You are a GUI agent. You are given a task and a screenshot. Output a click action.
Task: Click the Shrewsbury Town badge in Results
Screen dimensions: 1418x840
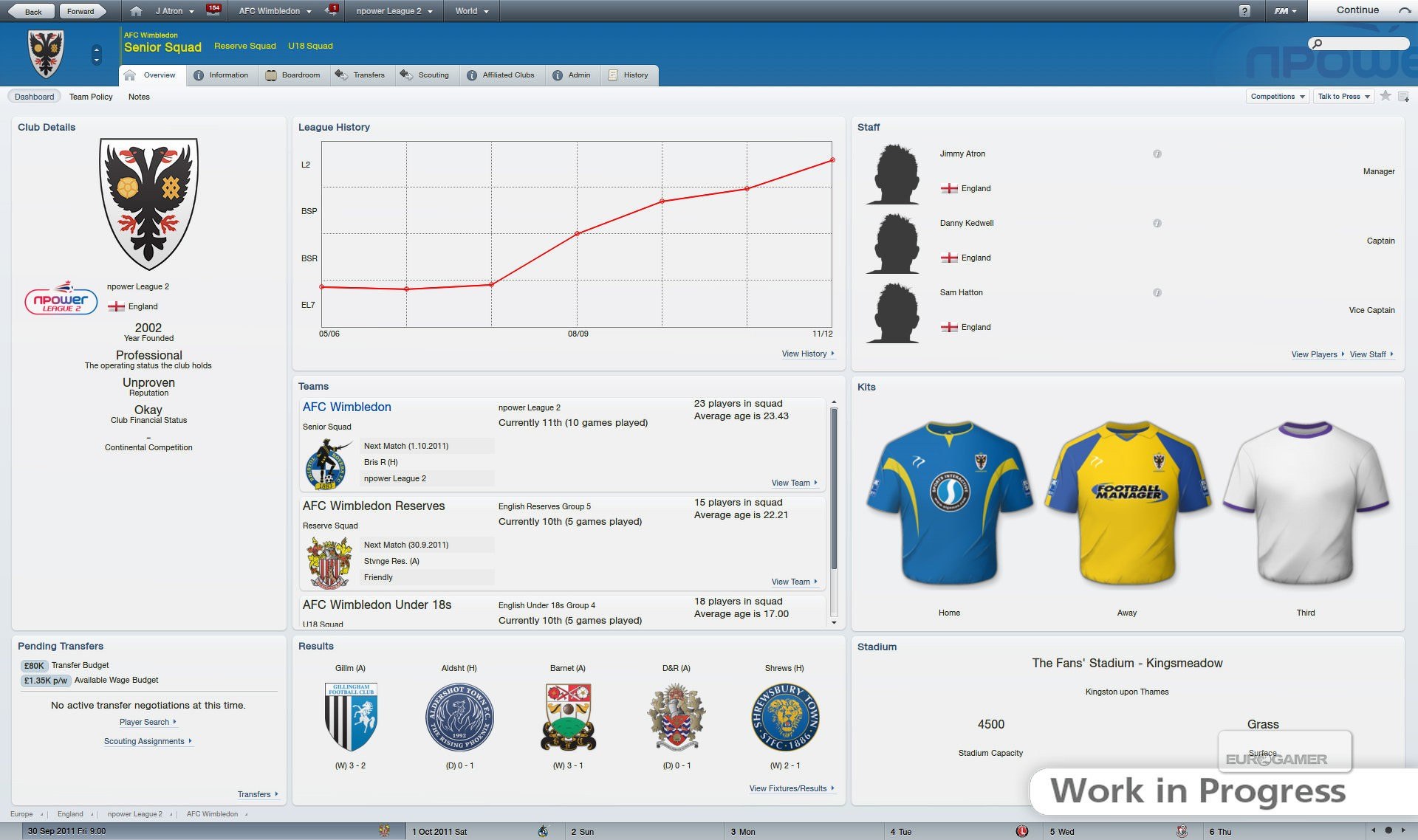click(785, 716)
